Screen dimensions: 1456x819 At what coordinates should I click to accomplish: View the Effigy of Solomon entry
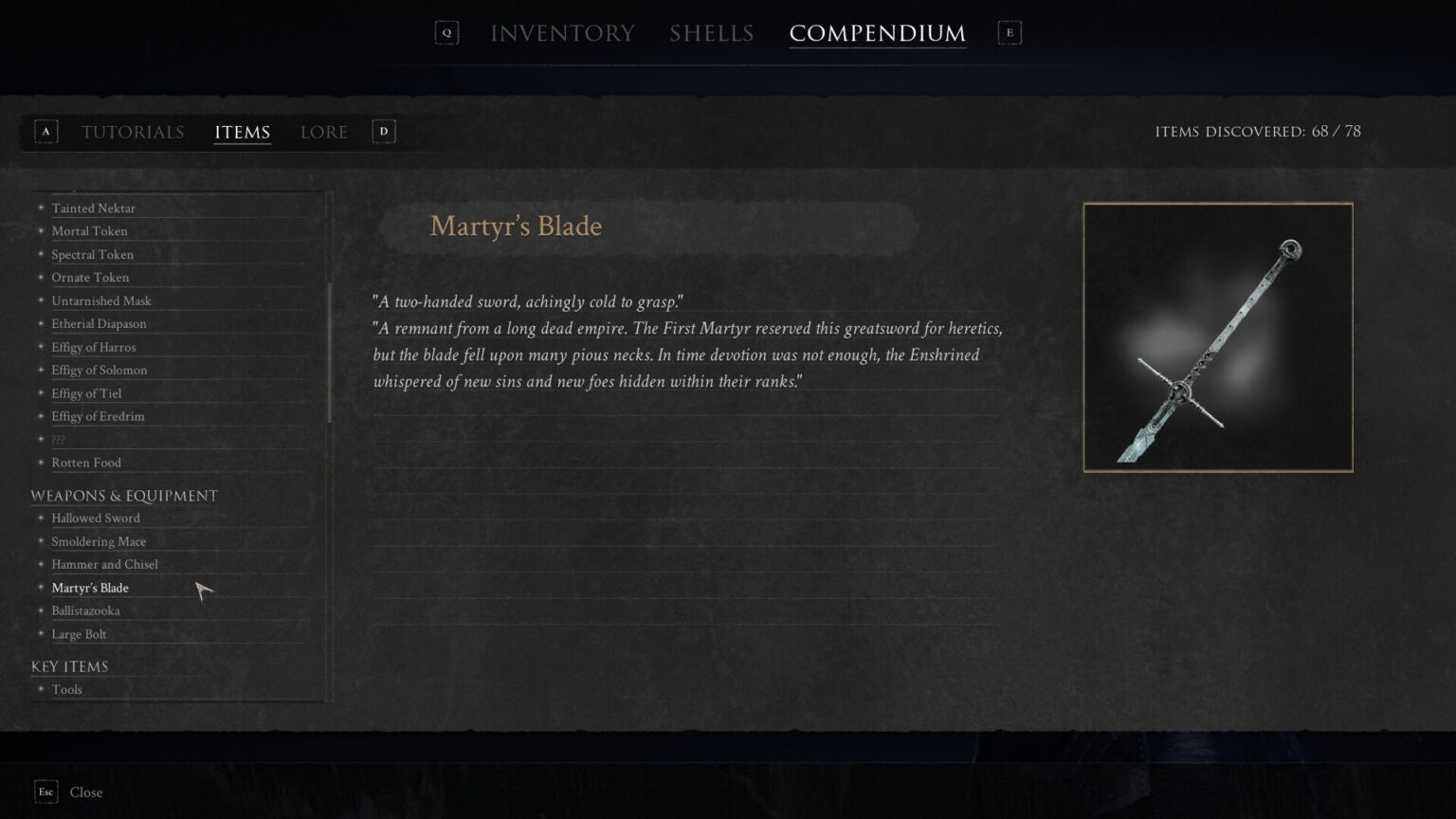click(99, 370)
